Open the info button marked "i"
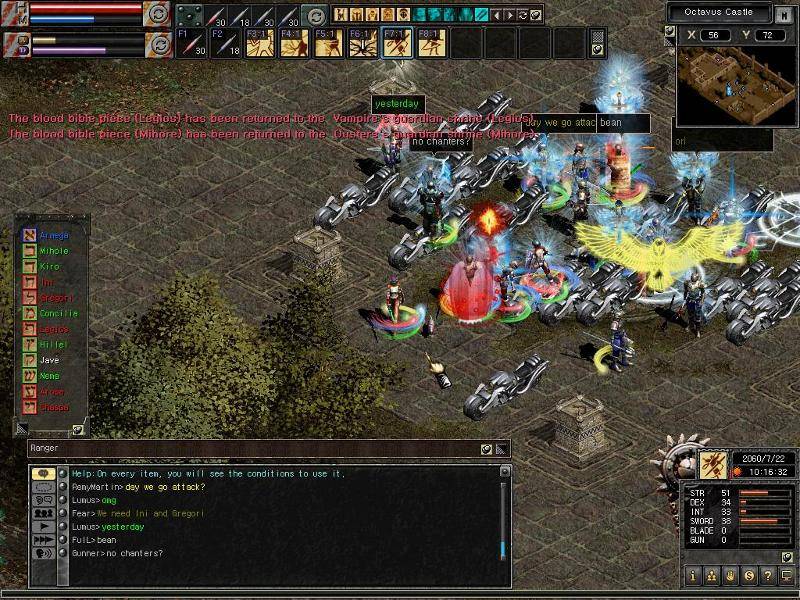 tap(693, 576)
